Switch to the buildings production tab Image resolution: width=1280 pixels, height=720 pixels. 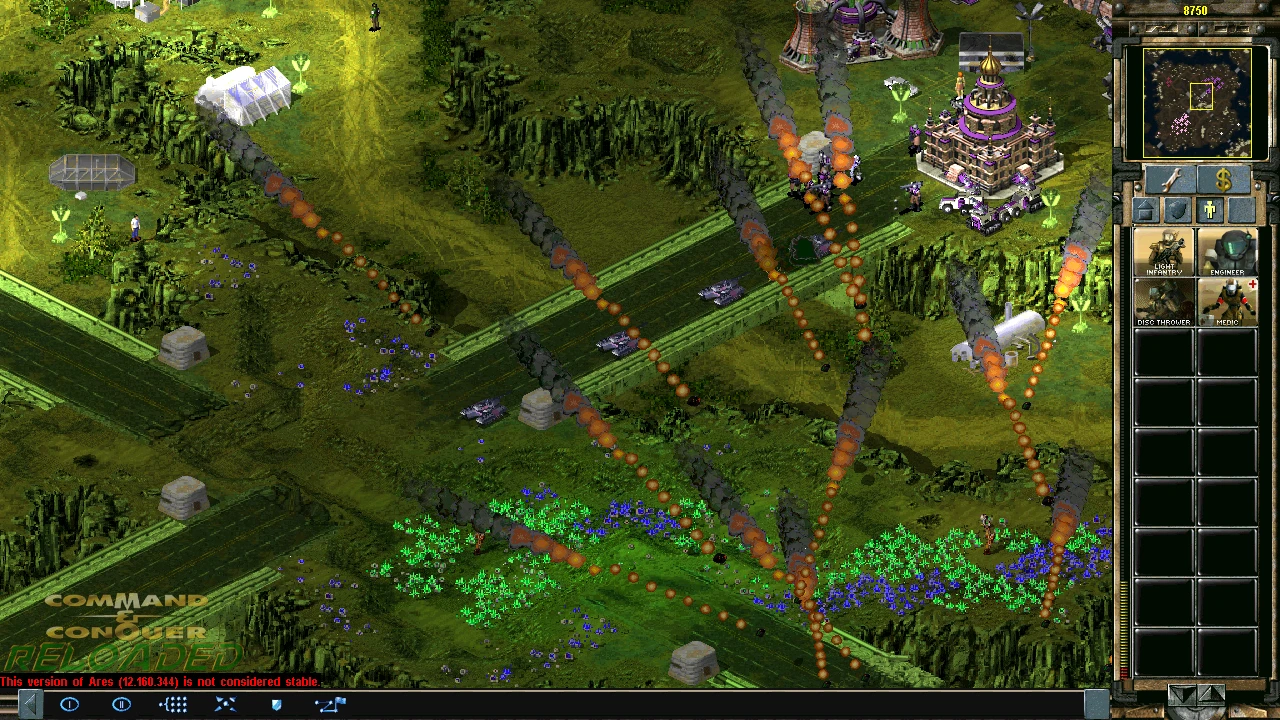[x=1146, y=210]
